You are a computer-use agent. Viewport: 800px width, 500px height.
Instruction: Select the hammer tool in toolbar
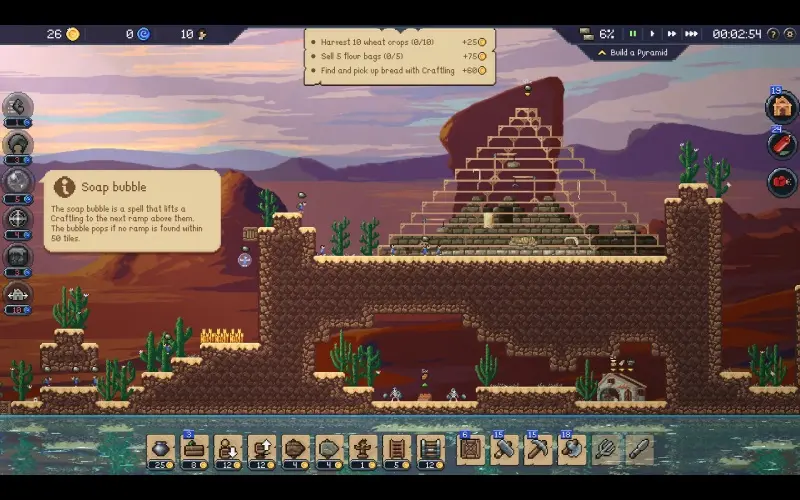(501, 449)
